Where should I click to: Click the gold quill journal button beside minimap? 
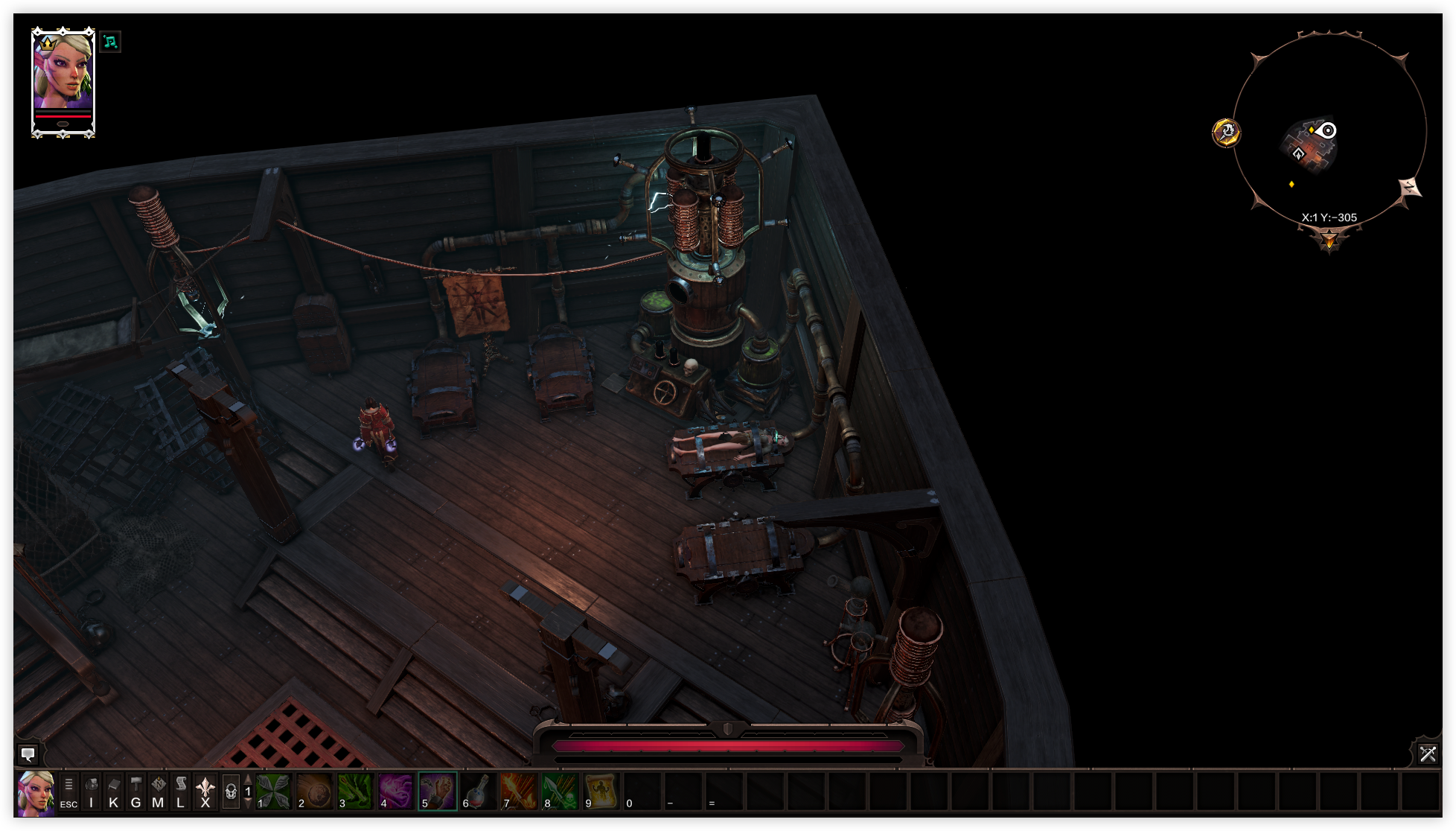pyautogui.click(x=1226, y=133)
